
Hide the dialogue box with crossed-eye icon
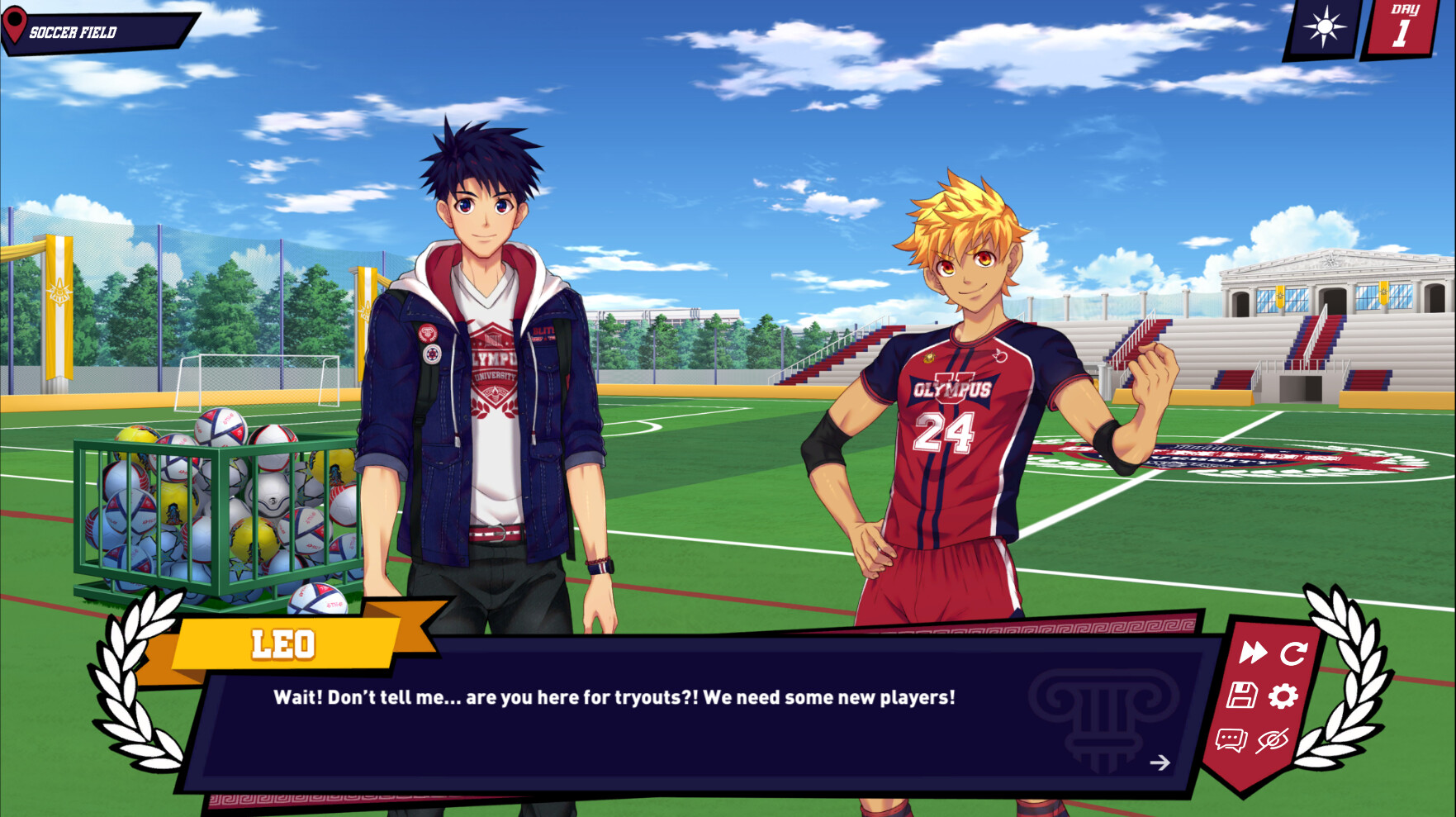pos(1273,740)
